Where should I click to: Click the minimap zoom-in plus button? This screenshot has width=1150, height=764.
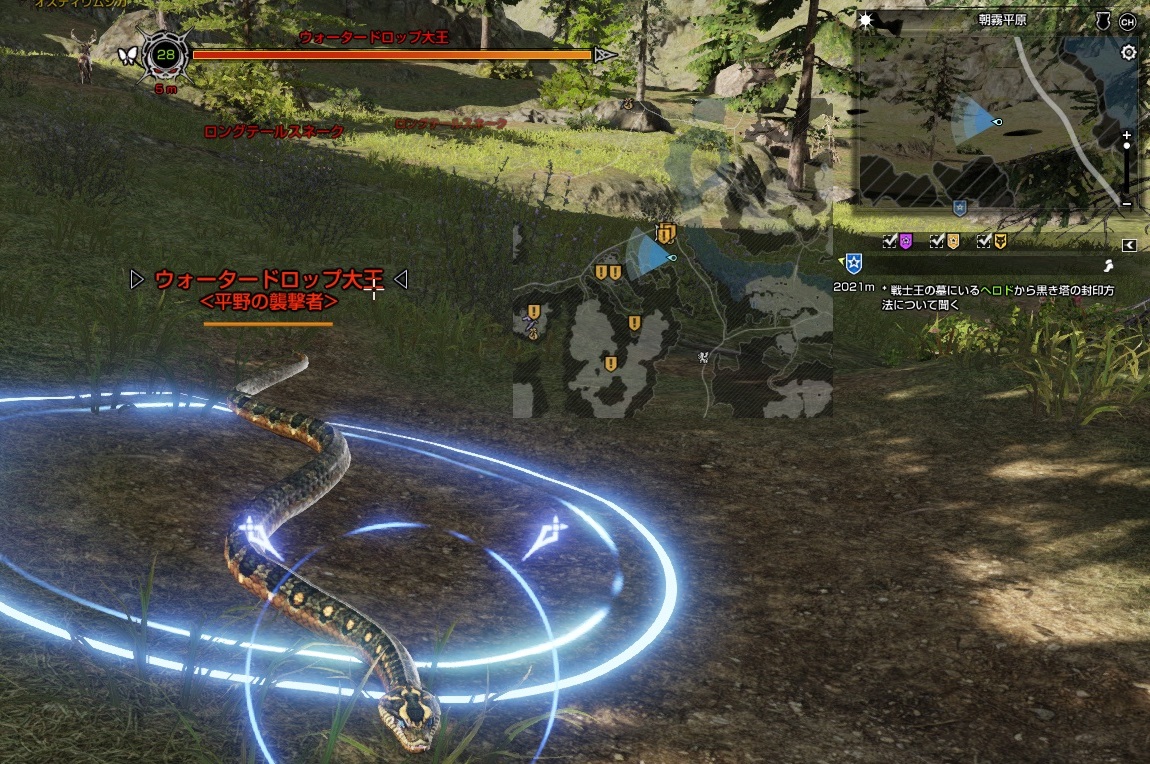tap(1127, 135)
